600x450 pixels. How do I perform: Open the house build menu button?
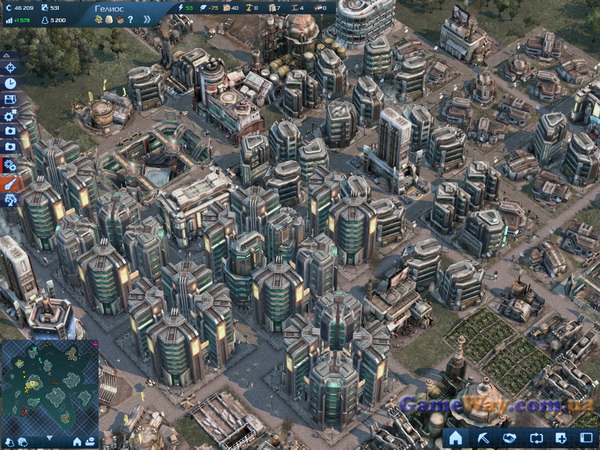click(456, 438)
